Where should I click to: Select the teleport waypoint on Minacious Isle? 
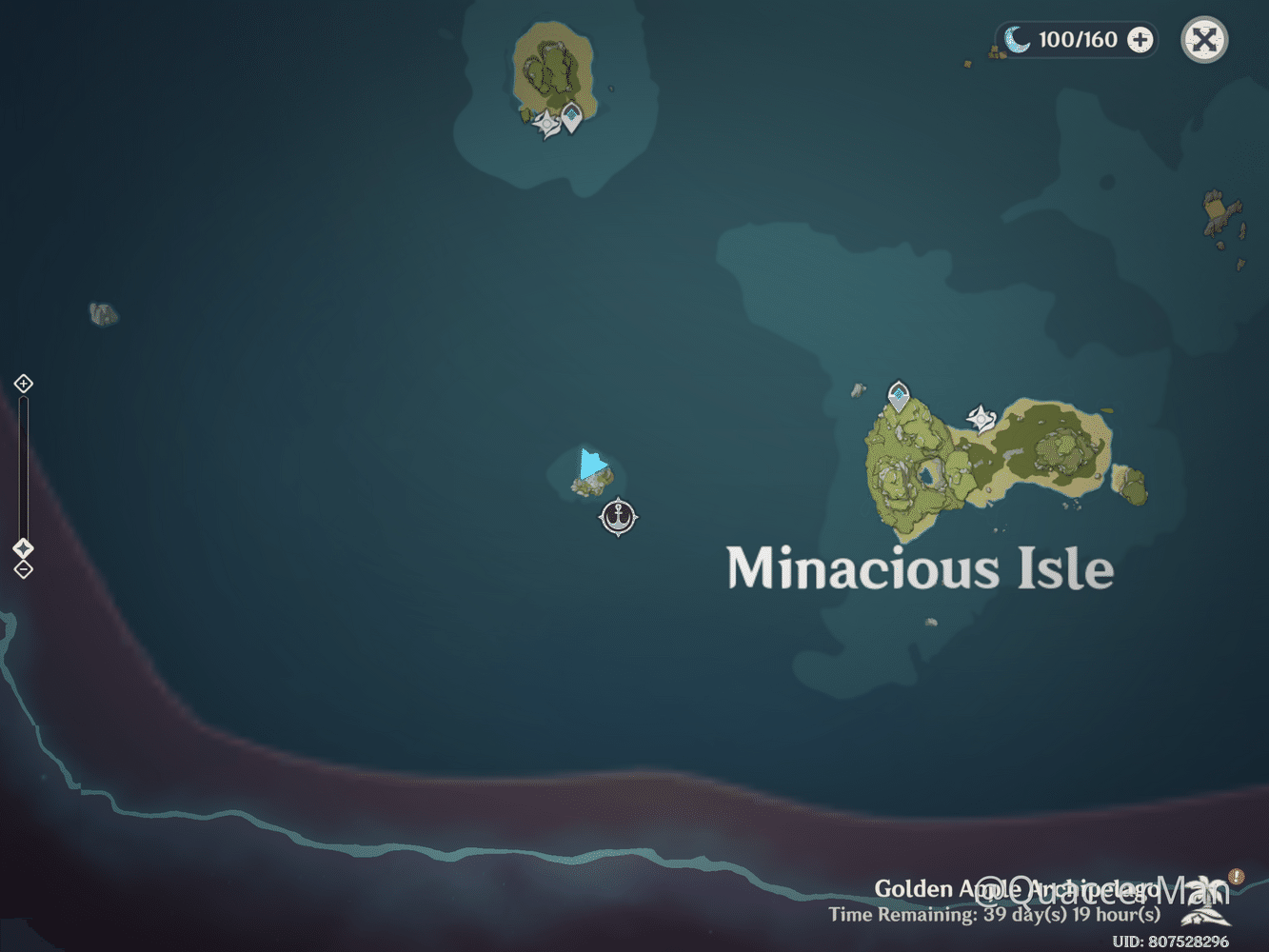[898, 391]
